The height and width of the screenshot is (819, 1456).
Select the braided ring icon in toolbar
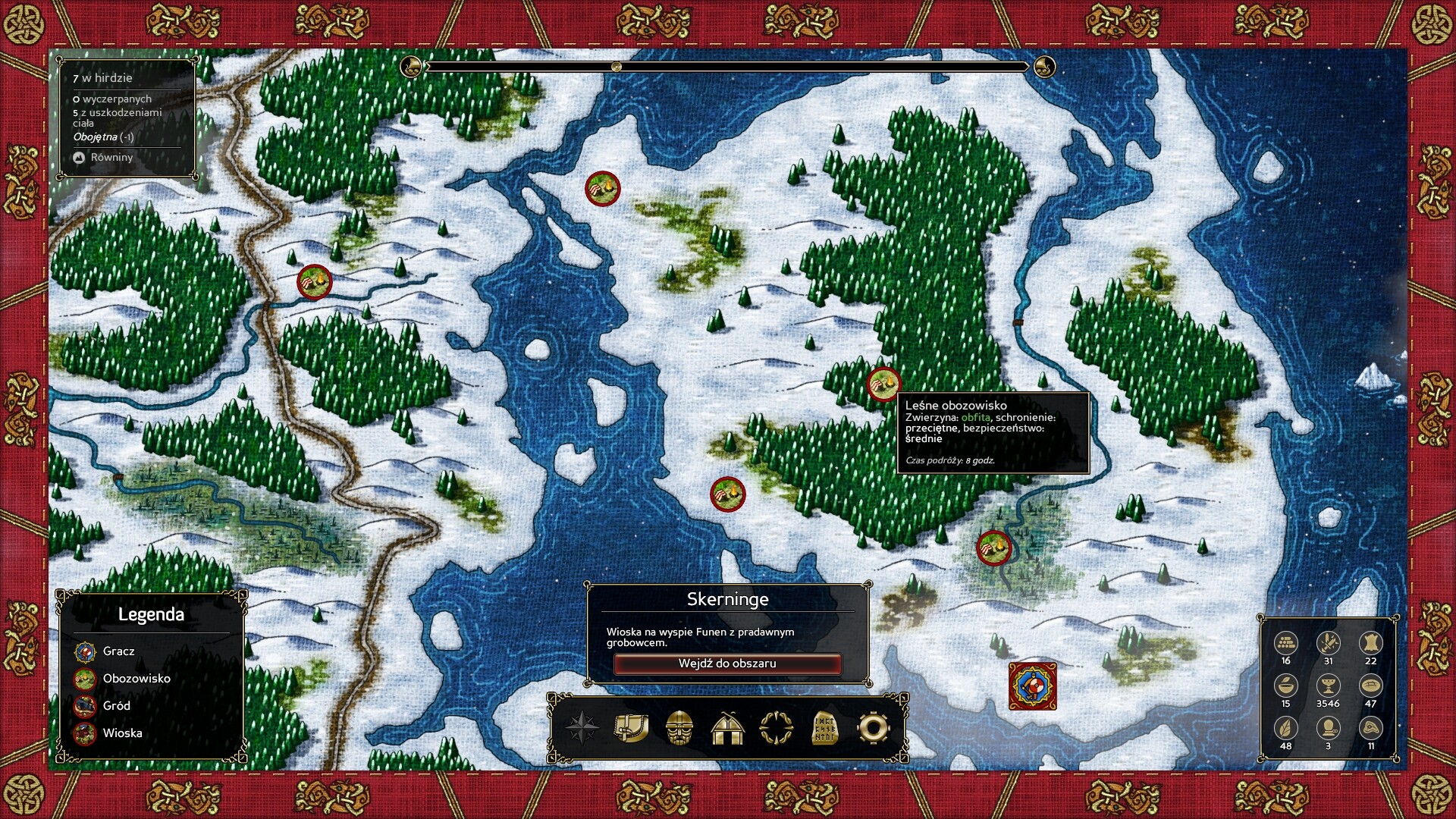(x=776, y=728)
